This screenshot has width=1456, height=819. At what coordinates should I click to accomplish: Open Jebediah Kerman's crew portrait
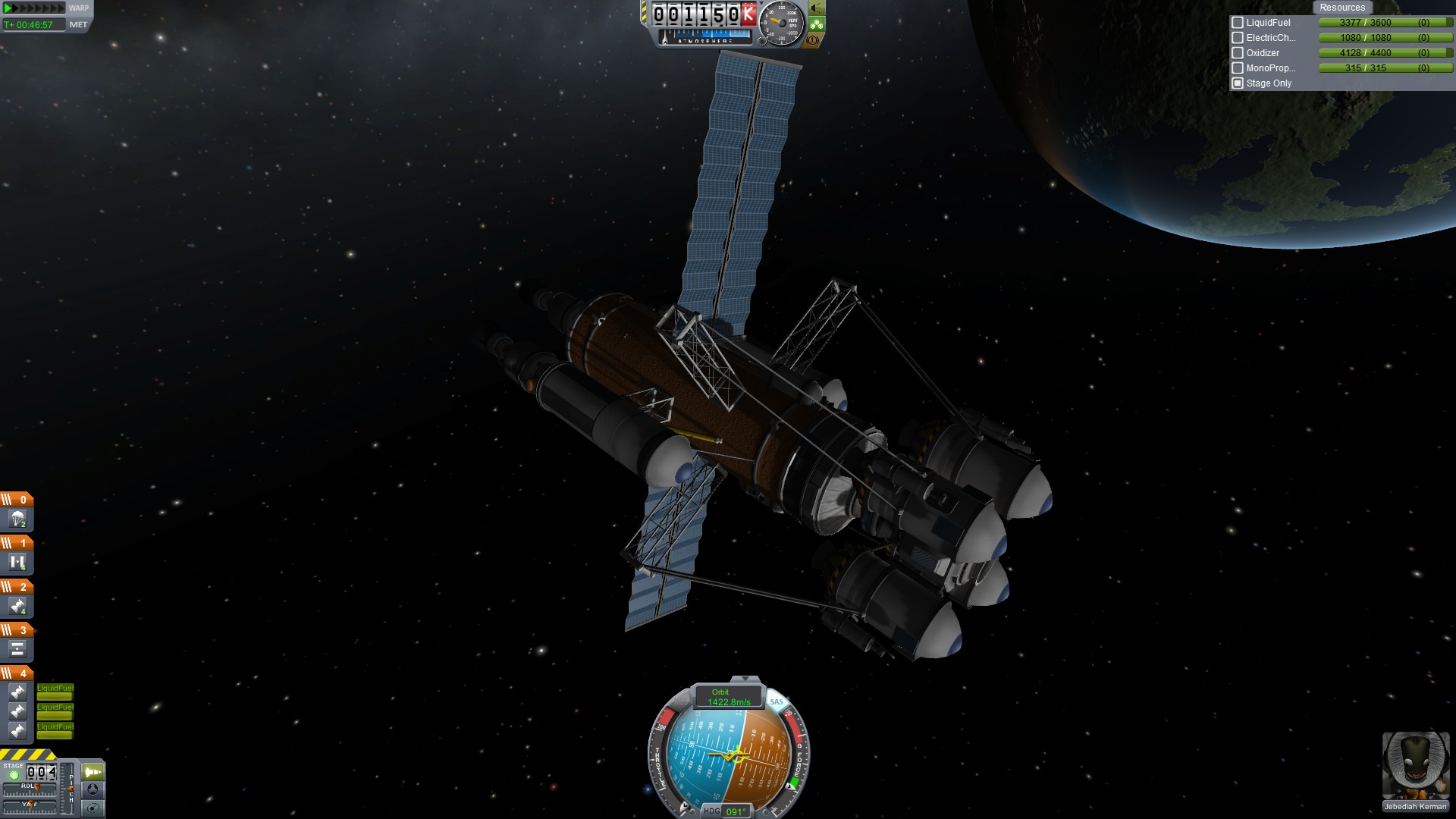click(1415, 766)
